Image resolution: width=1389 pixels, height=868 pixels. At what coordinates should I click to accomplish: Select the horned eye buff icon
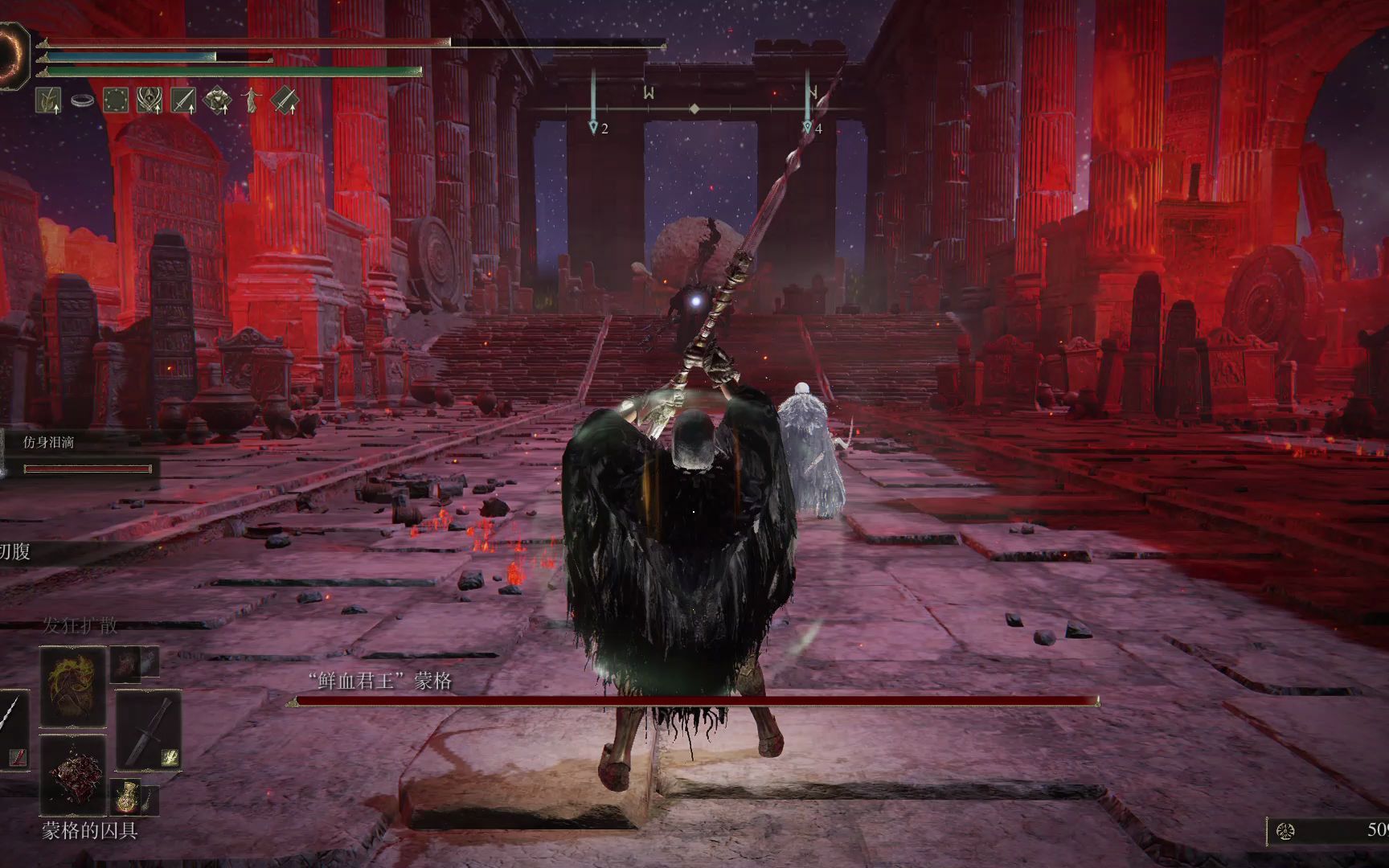point(150,100)
